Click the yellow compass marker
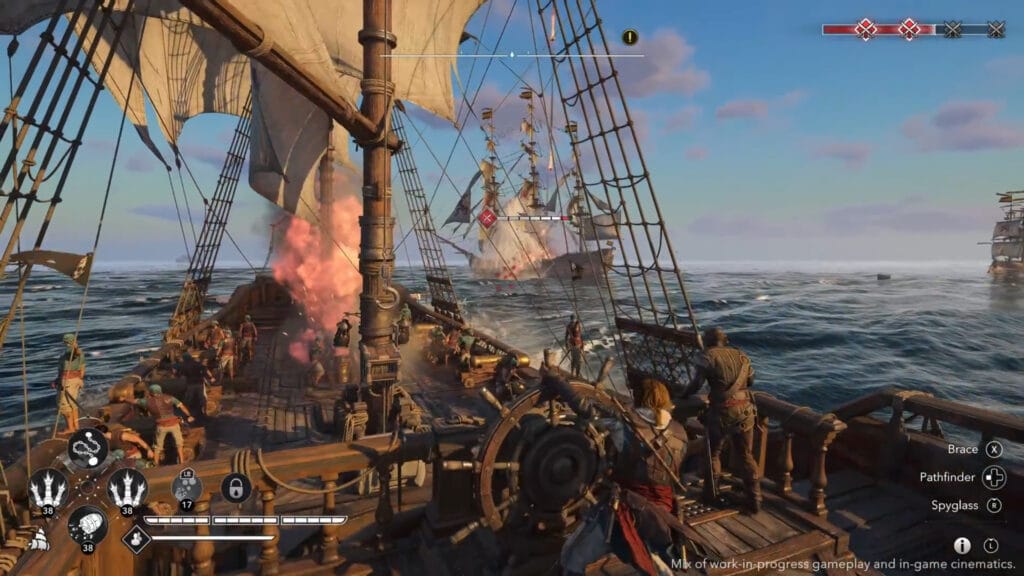 (x=629, y=37)
